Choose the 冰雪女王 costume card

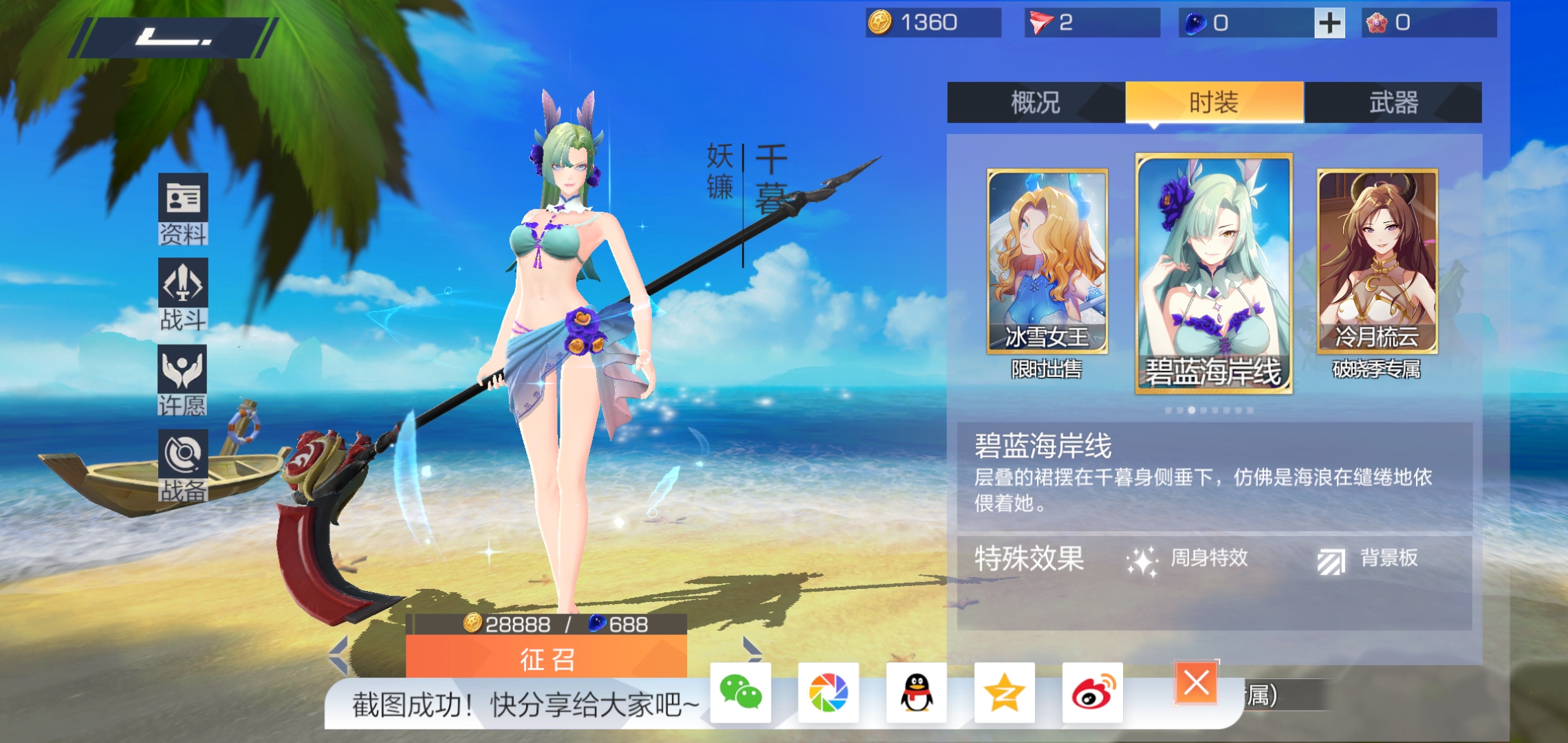(1047, 261)
